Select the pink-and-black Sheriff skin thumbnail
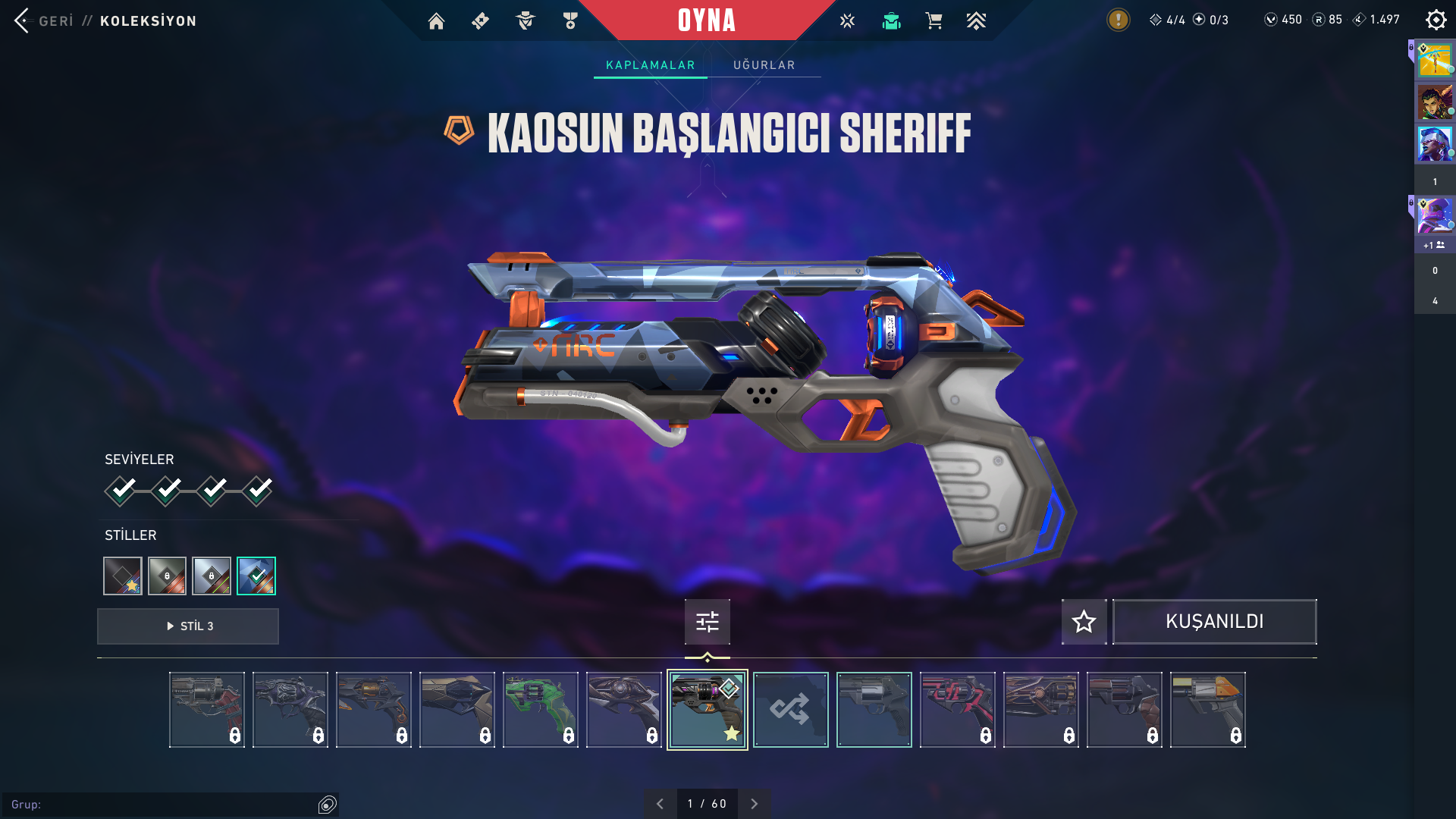1456x819 pixels. click(x=957, y=710)
